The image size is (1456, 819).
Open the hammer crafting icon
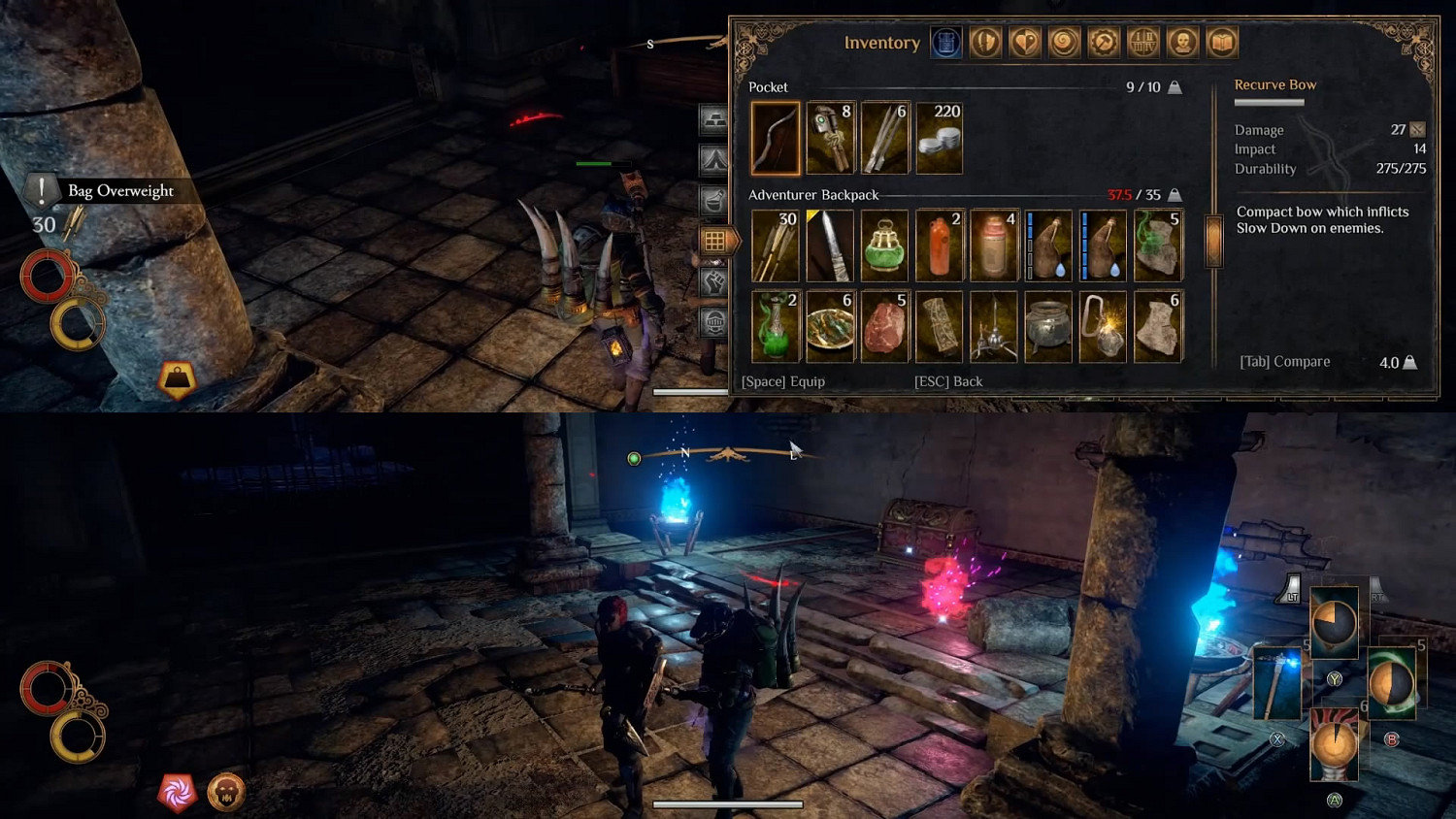coord(1104,42)
